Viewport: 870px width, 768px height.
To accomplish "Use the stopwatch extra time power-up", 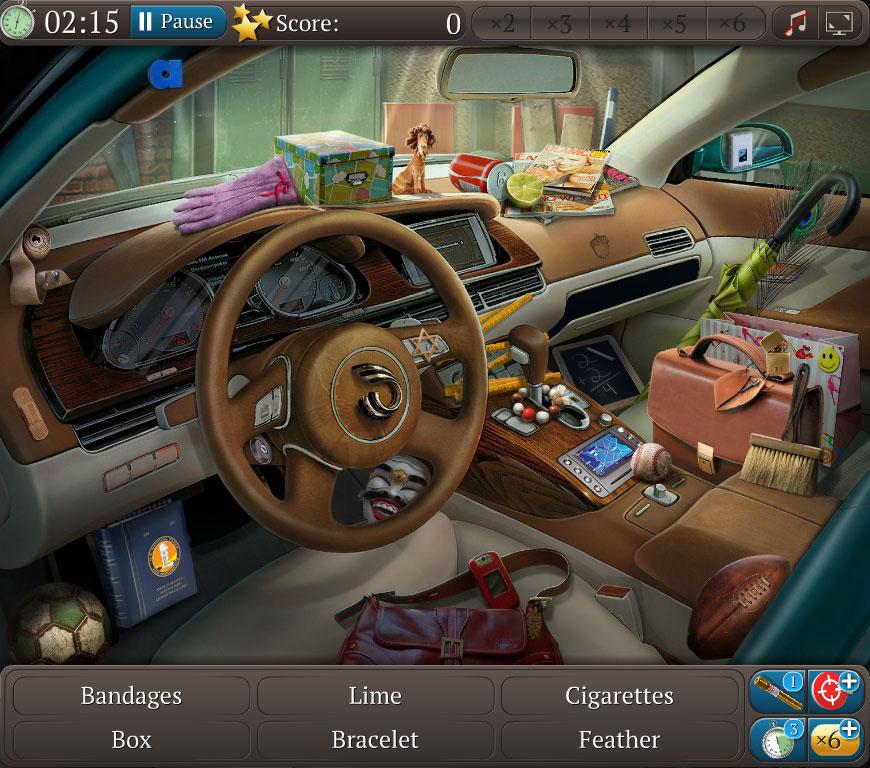I will coord(777,739).
